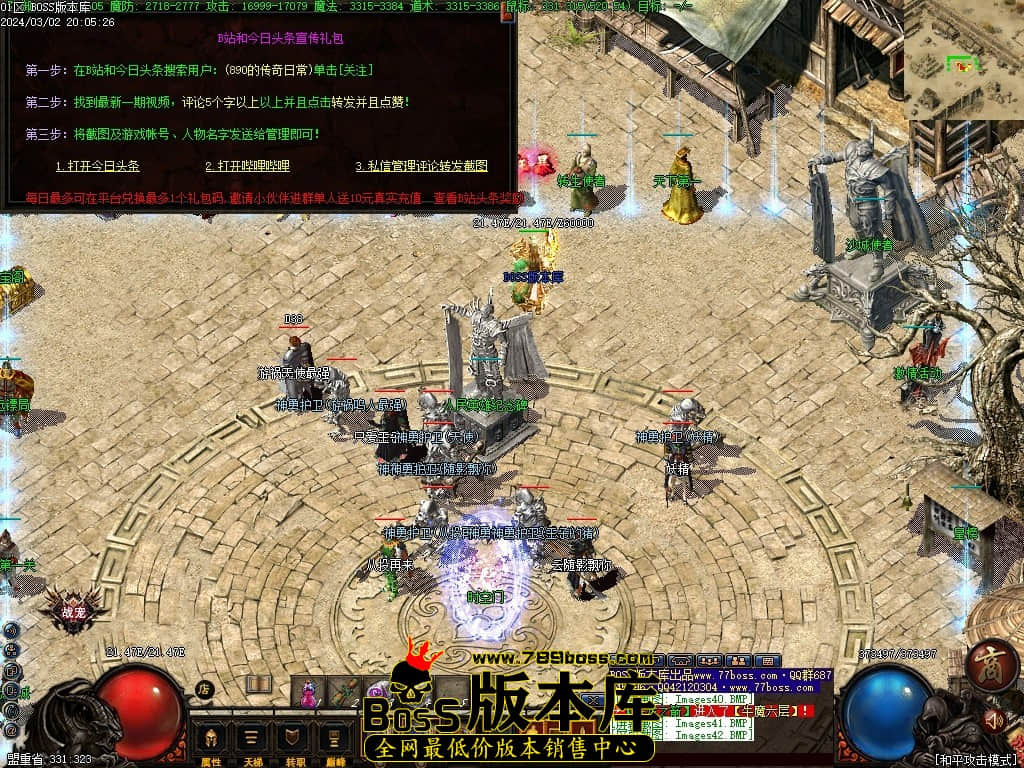This screenshot has width=1024, height=768.
Task: Open the 打开哔哩哔哩 link
Action: (247, 166)
